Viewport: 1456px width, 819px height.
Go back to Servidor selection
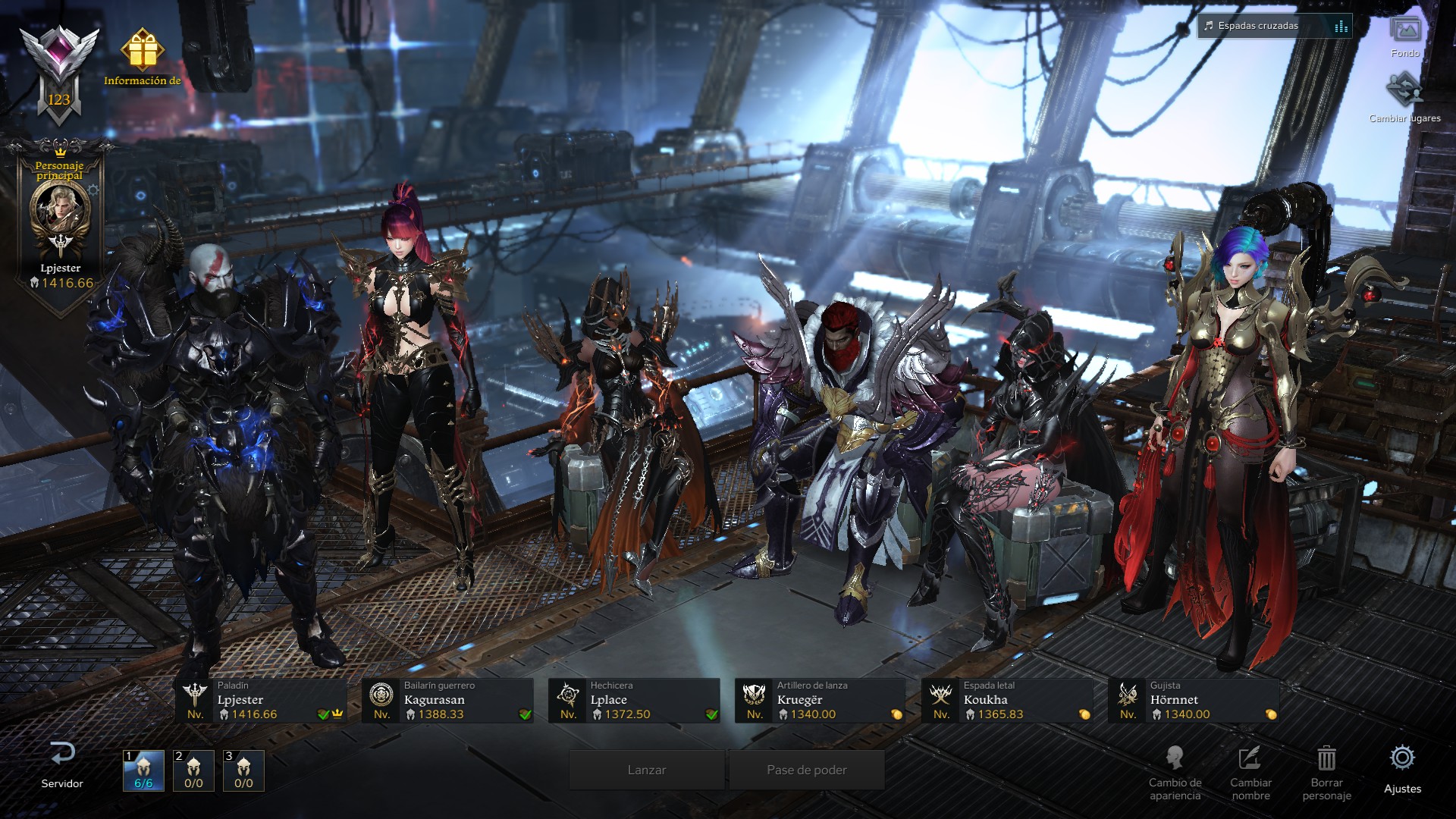[x=62, y=764]
